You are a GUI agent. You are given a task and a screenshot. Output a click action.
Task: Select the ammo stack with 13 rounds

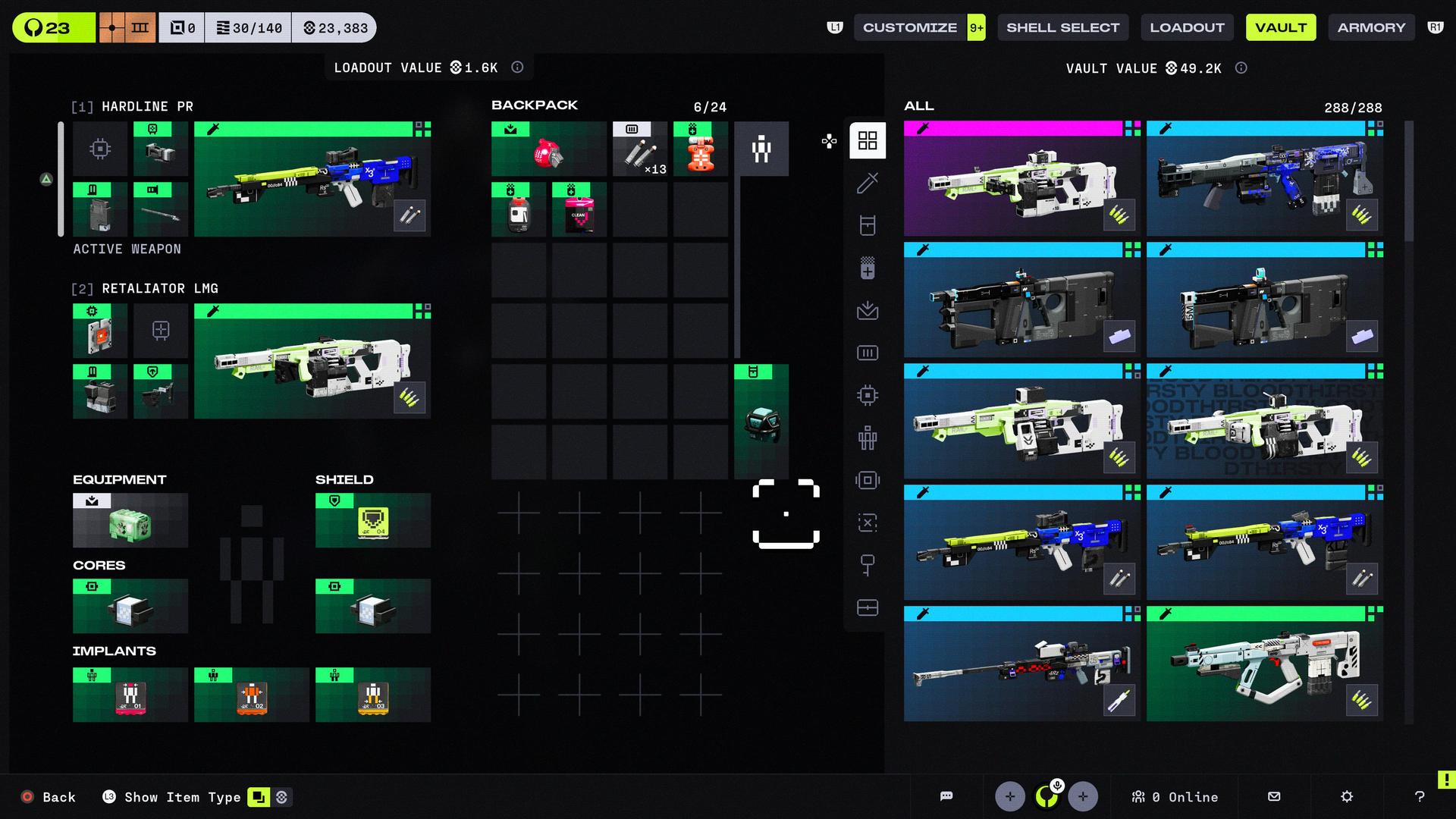point(639,149)
